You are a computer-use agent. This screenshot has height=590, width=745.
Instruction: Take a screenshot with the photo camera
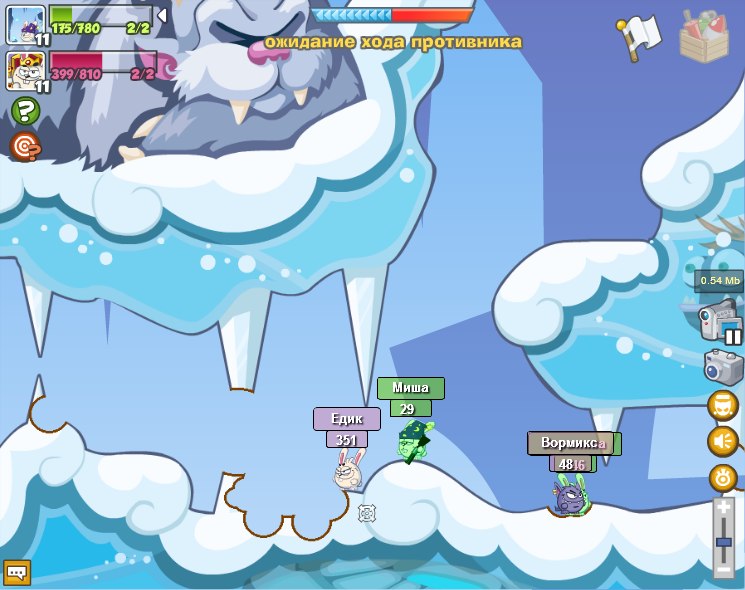[x=722, y=368]
